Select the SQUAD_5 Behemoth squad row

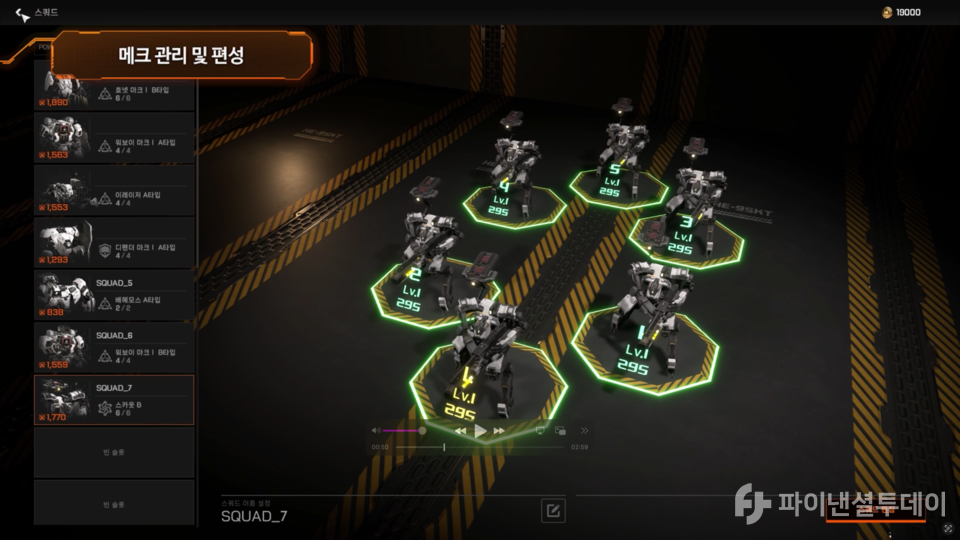pyautogui.click(x=114, y=295)
